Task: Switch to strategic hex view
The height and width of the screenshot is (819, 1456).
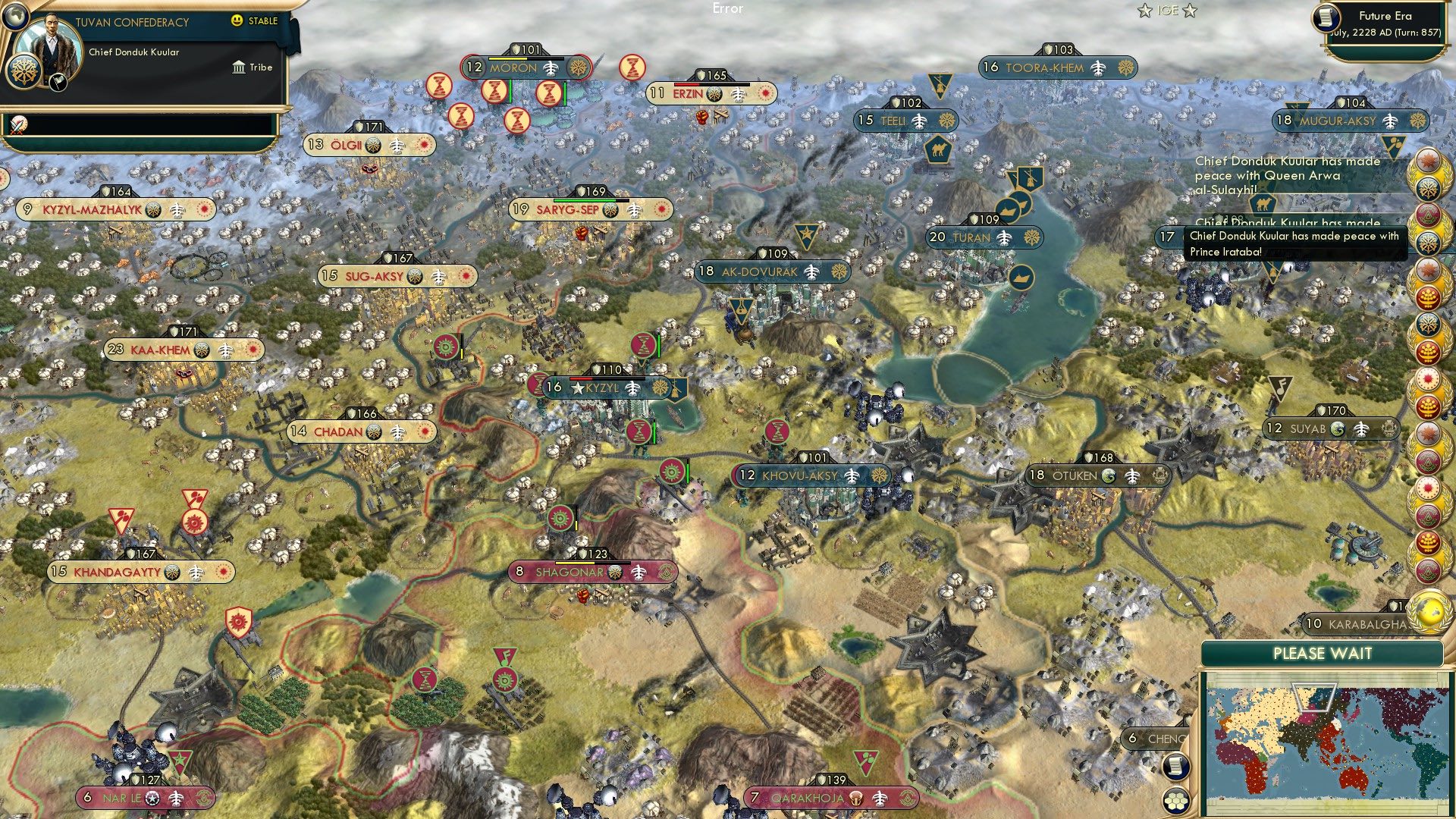Action: (x=1175, y=802)
